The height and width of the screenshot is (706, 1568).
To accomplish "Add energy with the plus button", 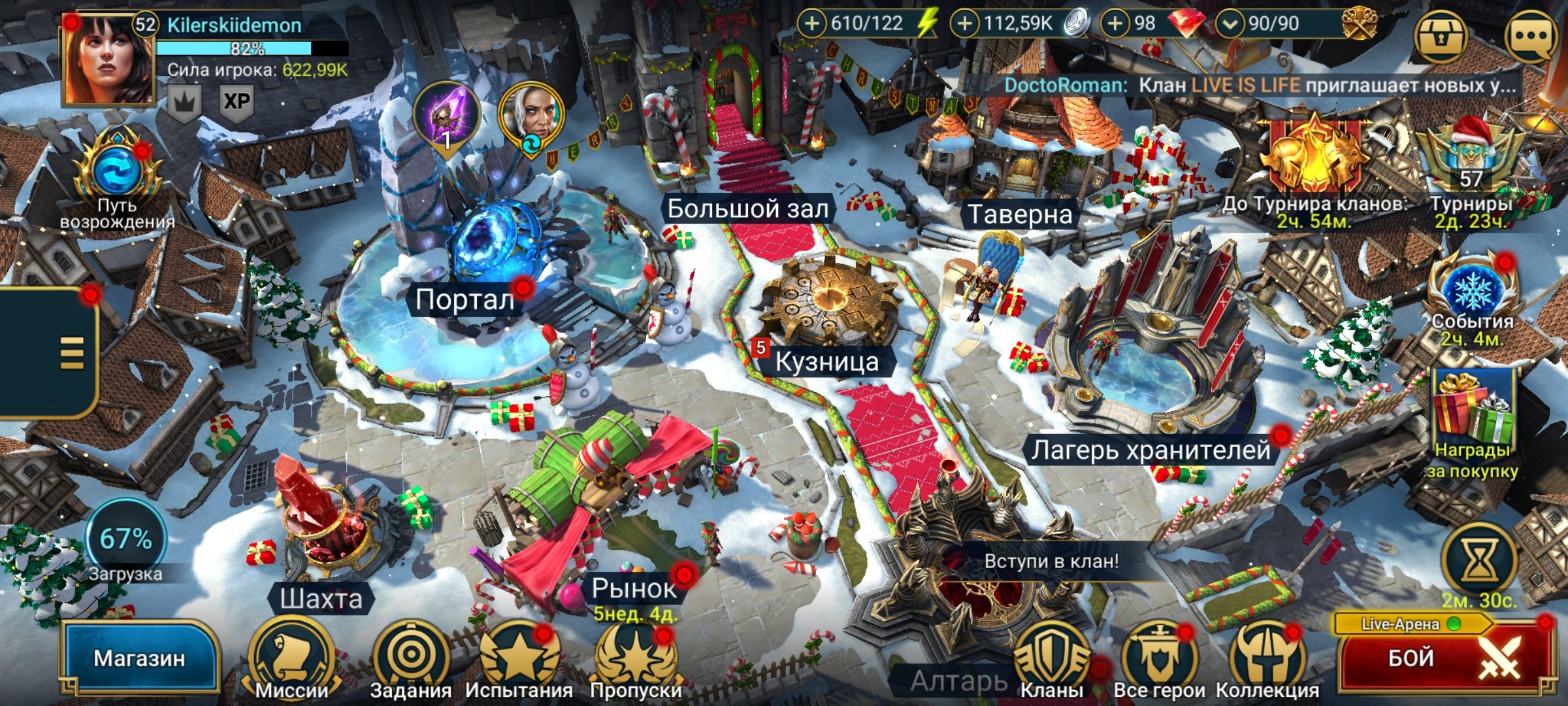I will click(x=811, y=24).
